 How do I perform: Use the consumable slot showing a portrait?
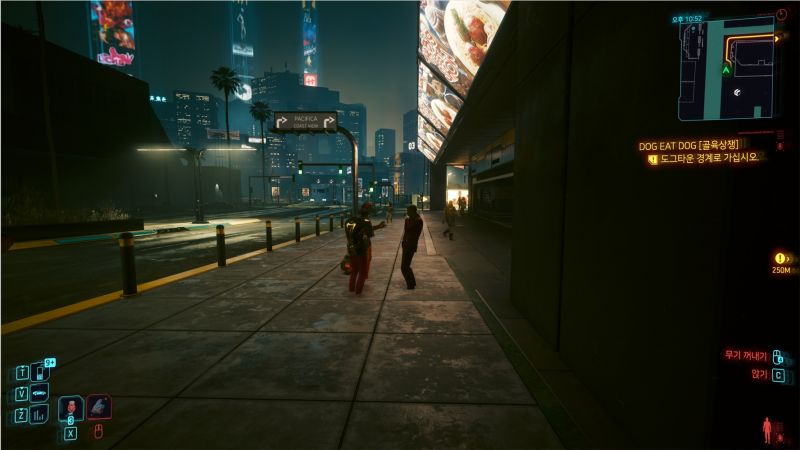point(71,407)
